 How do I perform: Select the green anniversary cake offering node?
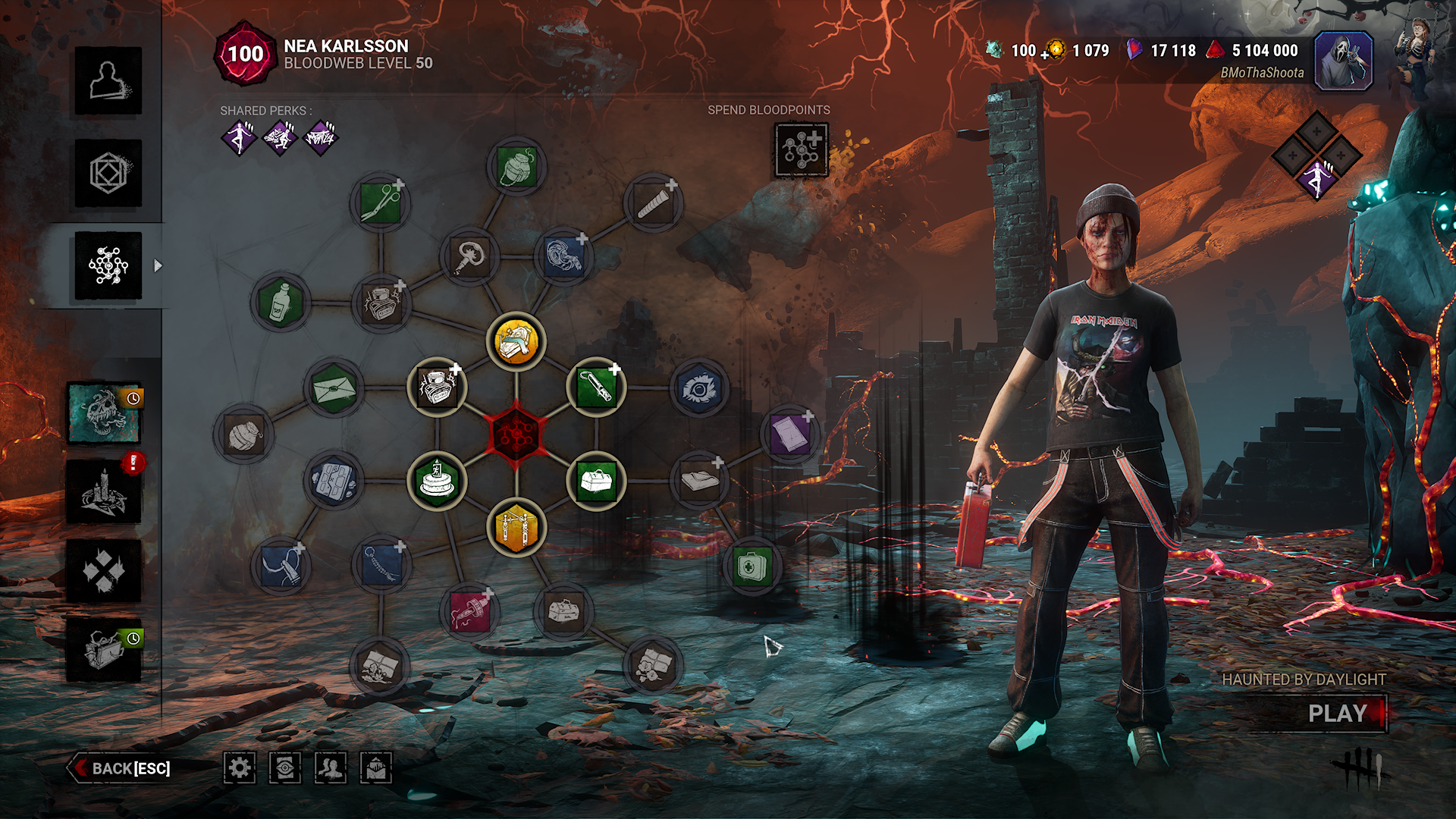437,481
